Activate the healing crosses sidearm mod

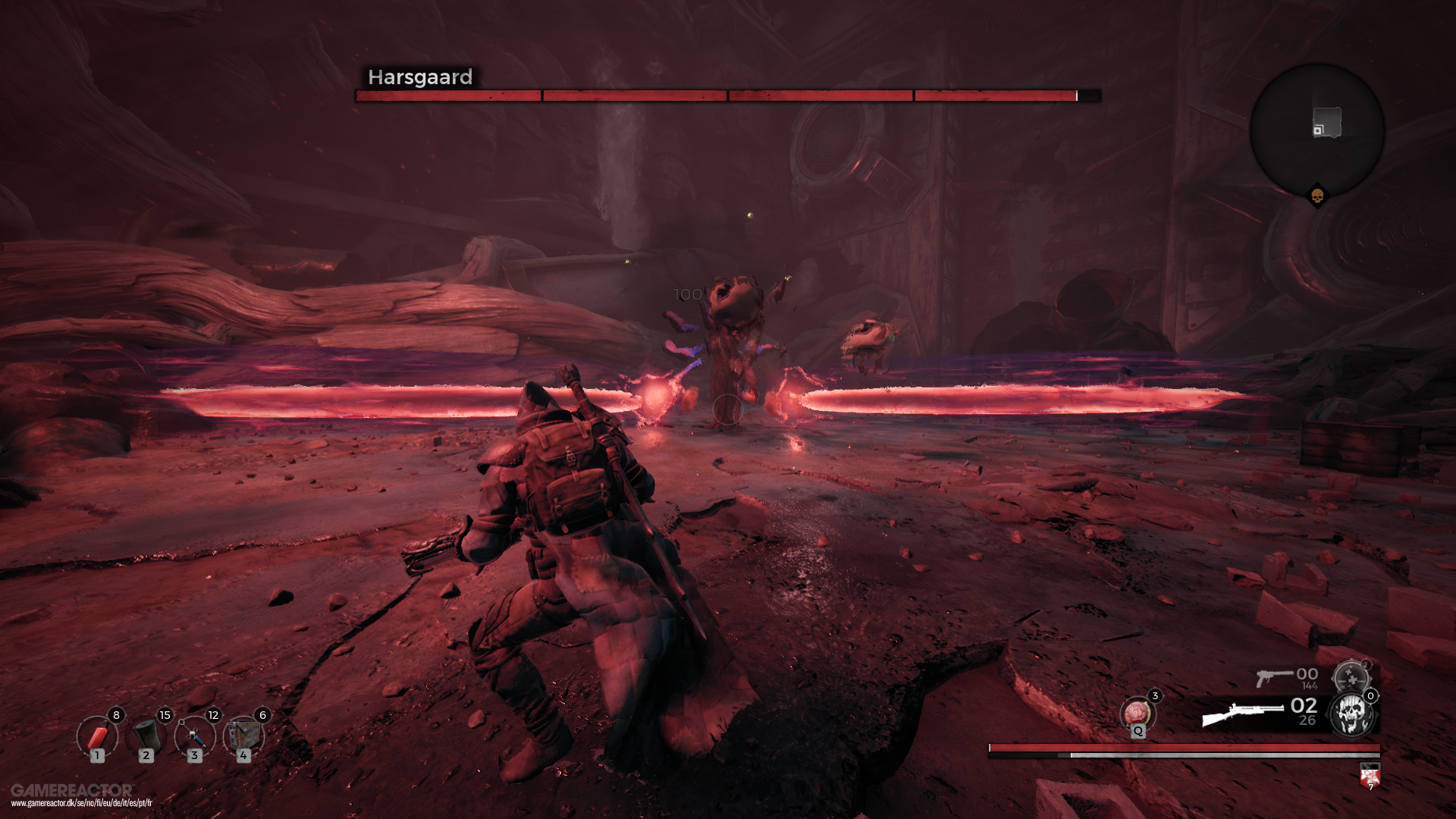point(1351,677)
